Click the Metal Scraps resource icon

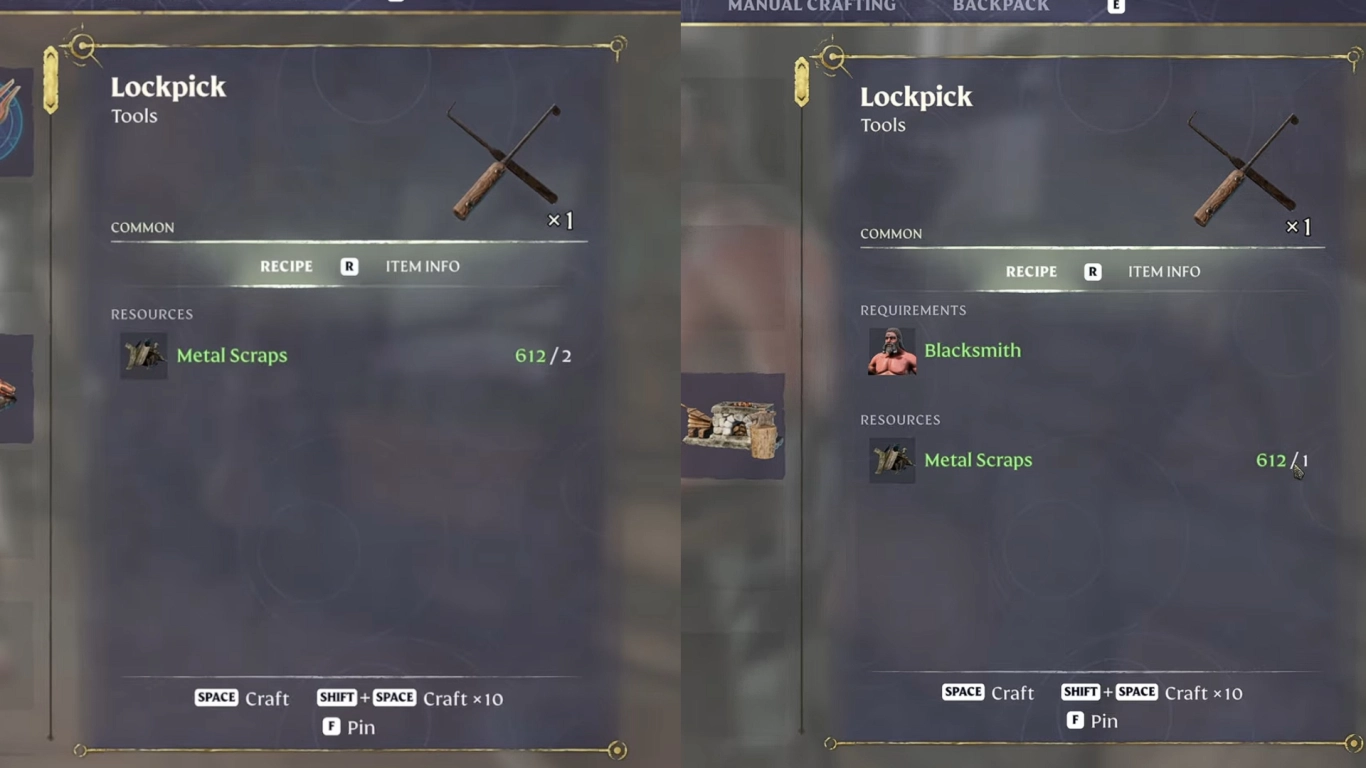(x=143, y=355)
